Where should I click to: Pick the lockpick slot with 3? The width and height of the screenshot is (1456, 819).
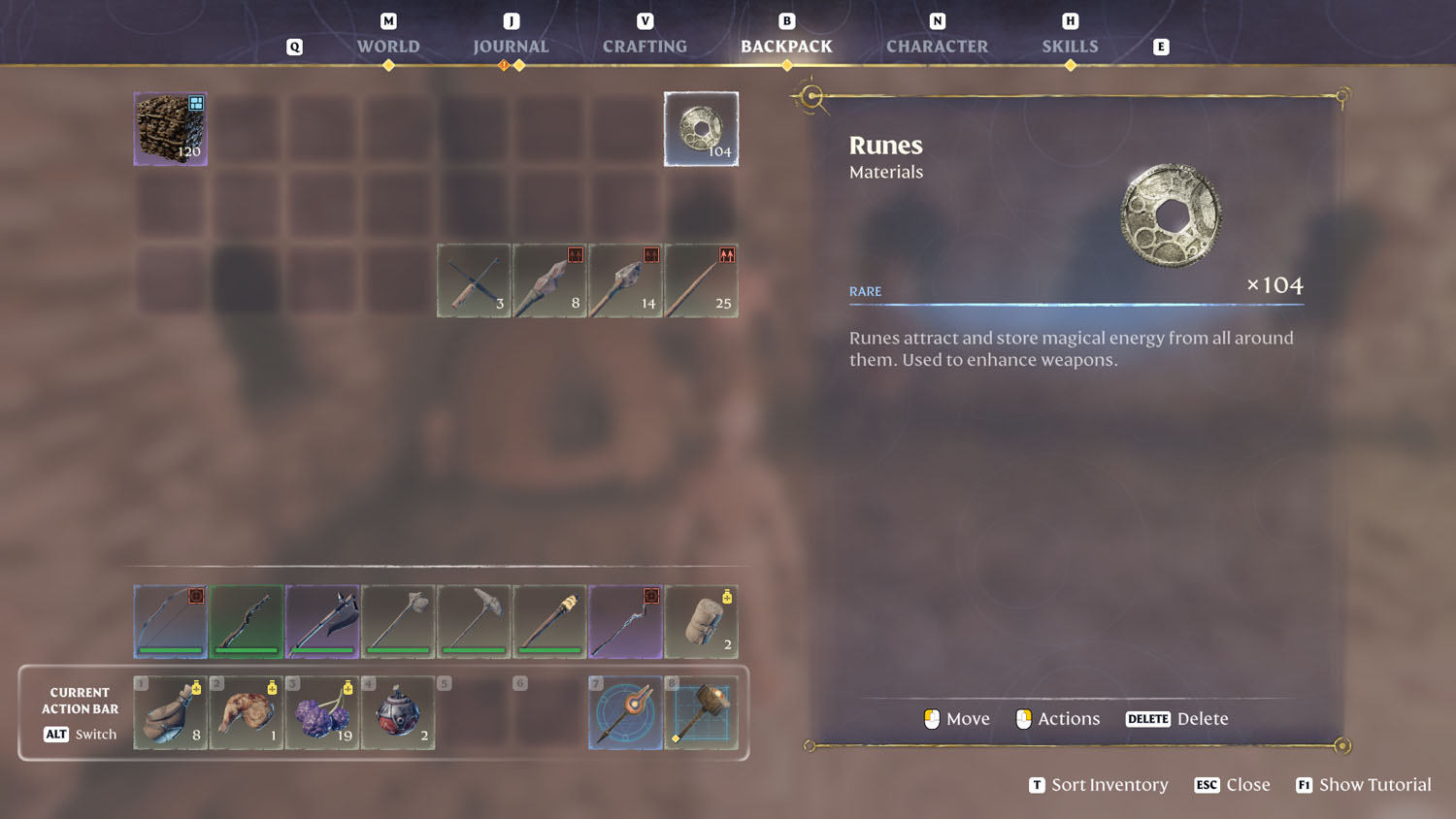coord(474,280)
